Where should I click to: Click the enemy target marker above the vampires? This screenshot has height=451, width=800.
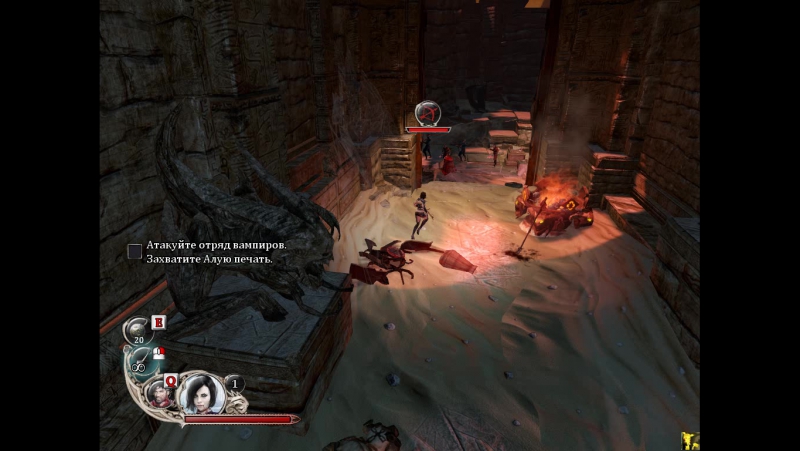point(428,112)
